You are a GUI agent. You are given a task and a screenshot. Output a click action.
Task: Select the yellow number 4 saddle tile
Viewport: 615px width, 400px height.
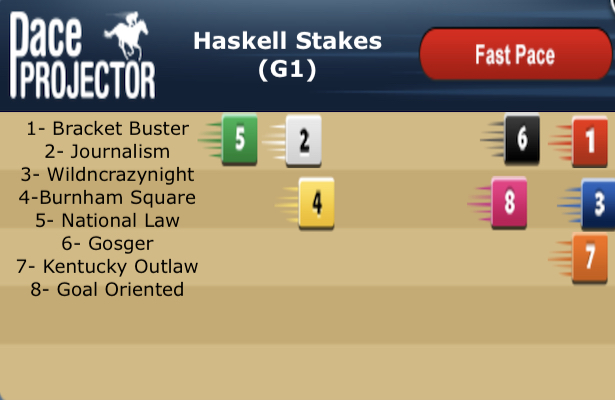(316, 203)
